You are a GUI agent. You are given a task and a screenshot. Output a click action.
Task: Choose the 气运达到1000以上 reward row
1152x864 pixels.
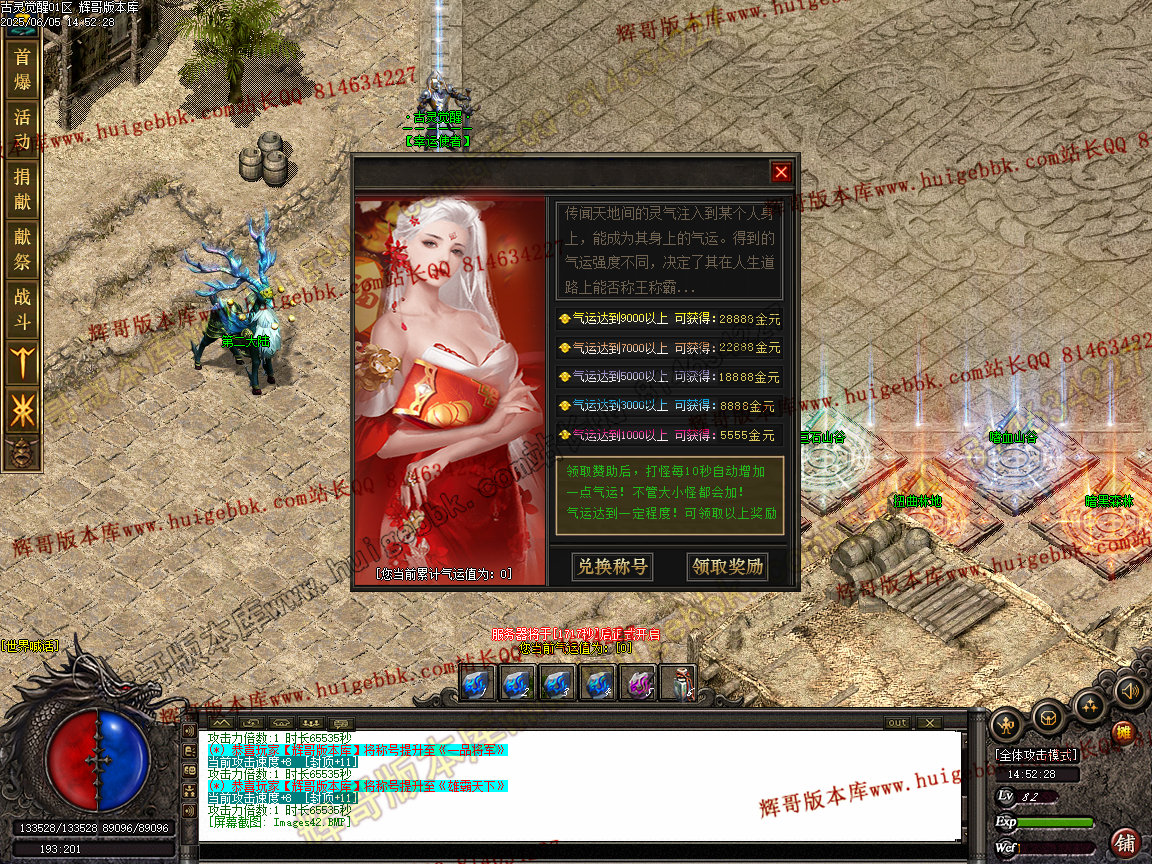669,435
